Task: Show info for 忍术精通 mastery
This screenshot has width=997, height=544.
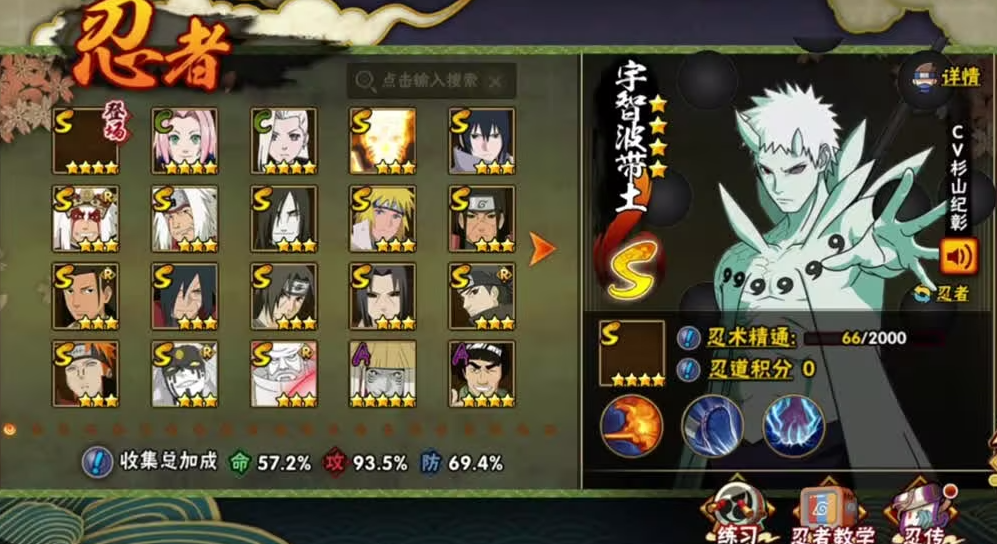Action: tap(688, 338)
